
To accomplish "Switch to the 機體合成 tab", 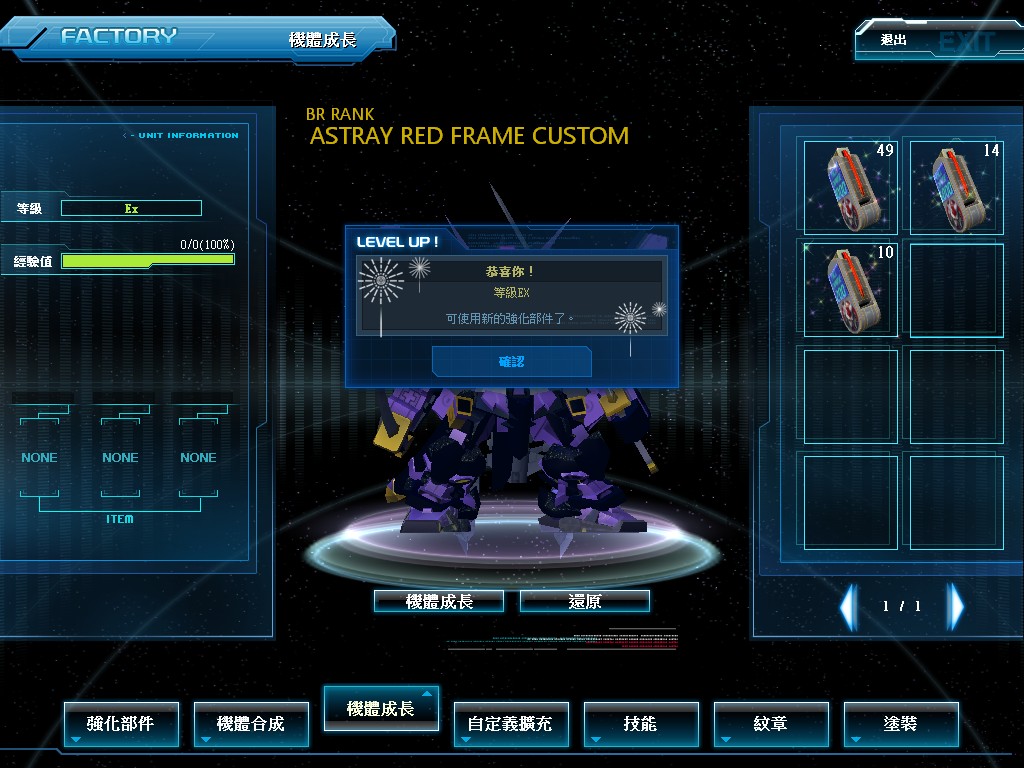I will [251, 723].
